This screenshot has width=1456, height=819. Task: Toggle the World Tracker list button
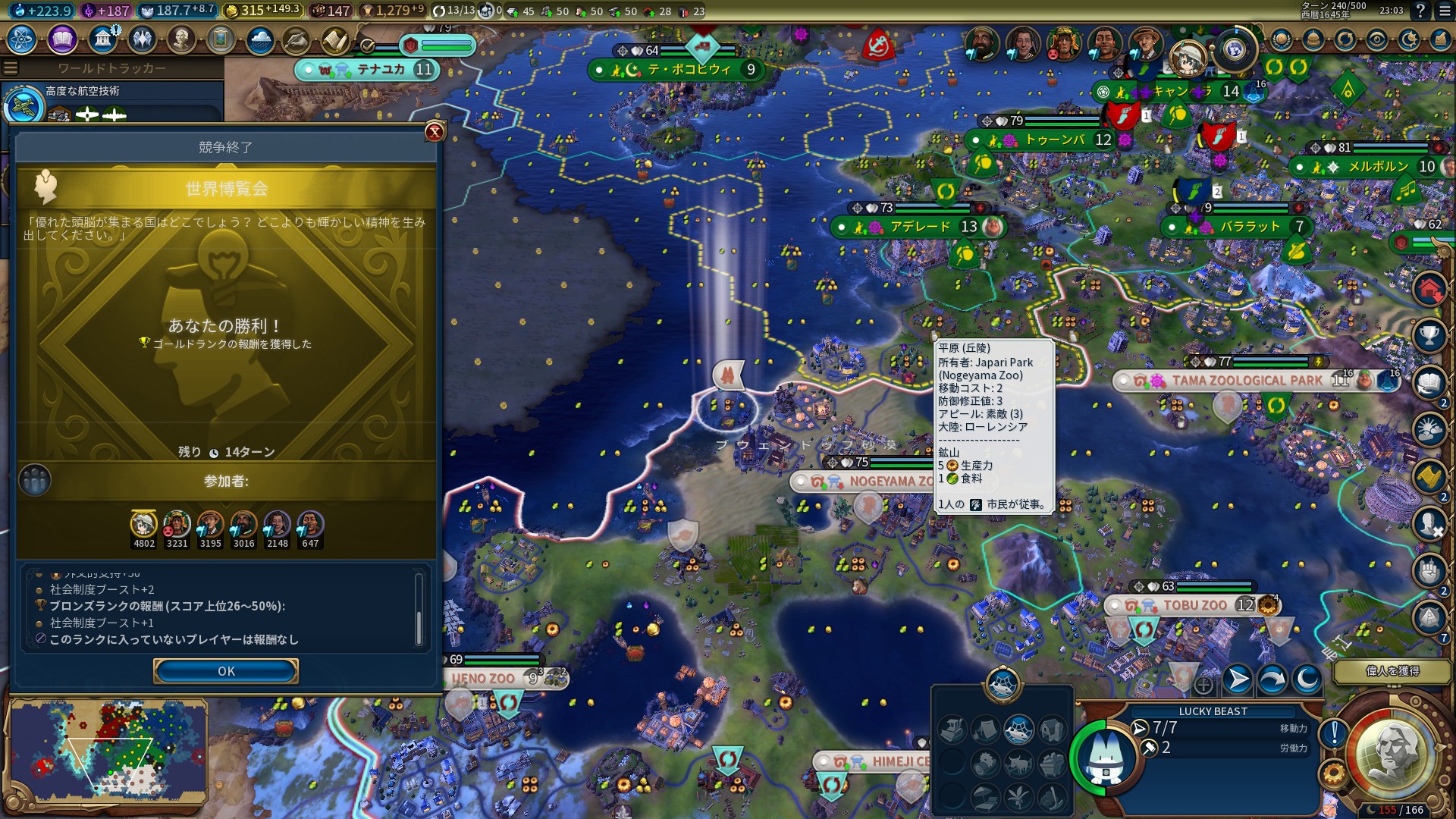pos(11,68)
